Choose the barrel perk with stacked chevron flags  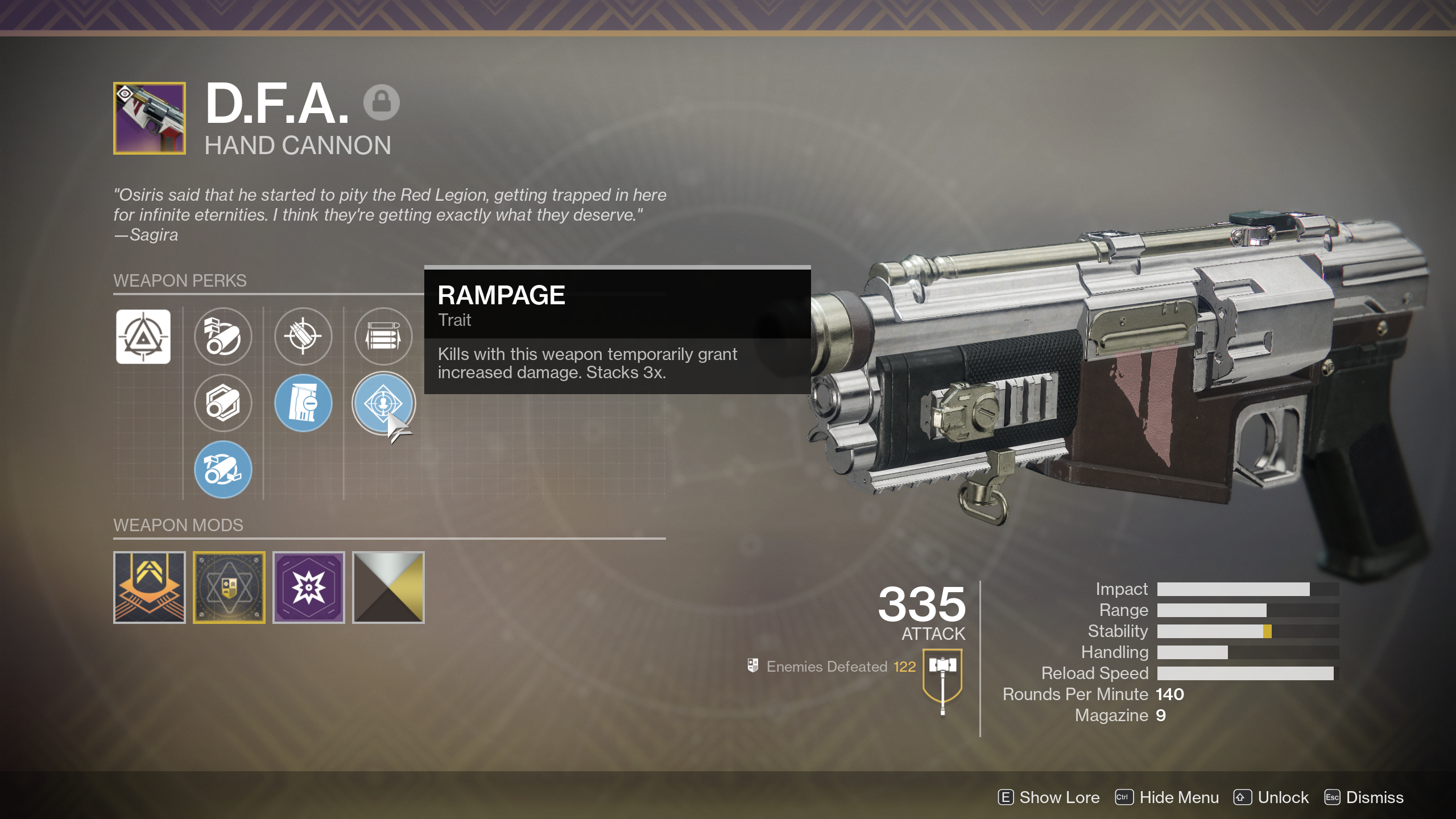[223, 337]
